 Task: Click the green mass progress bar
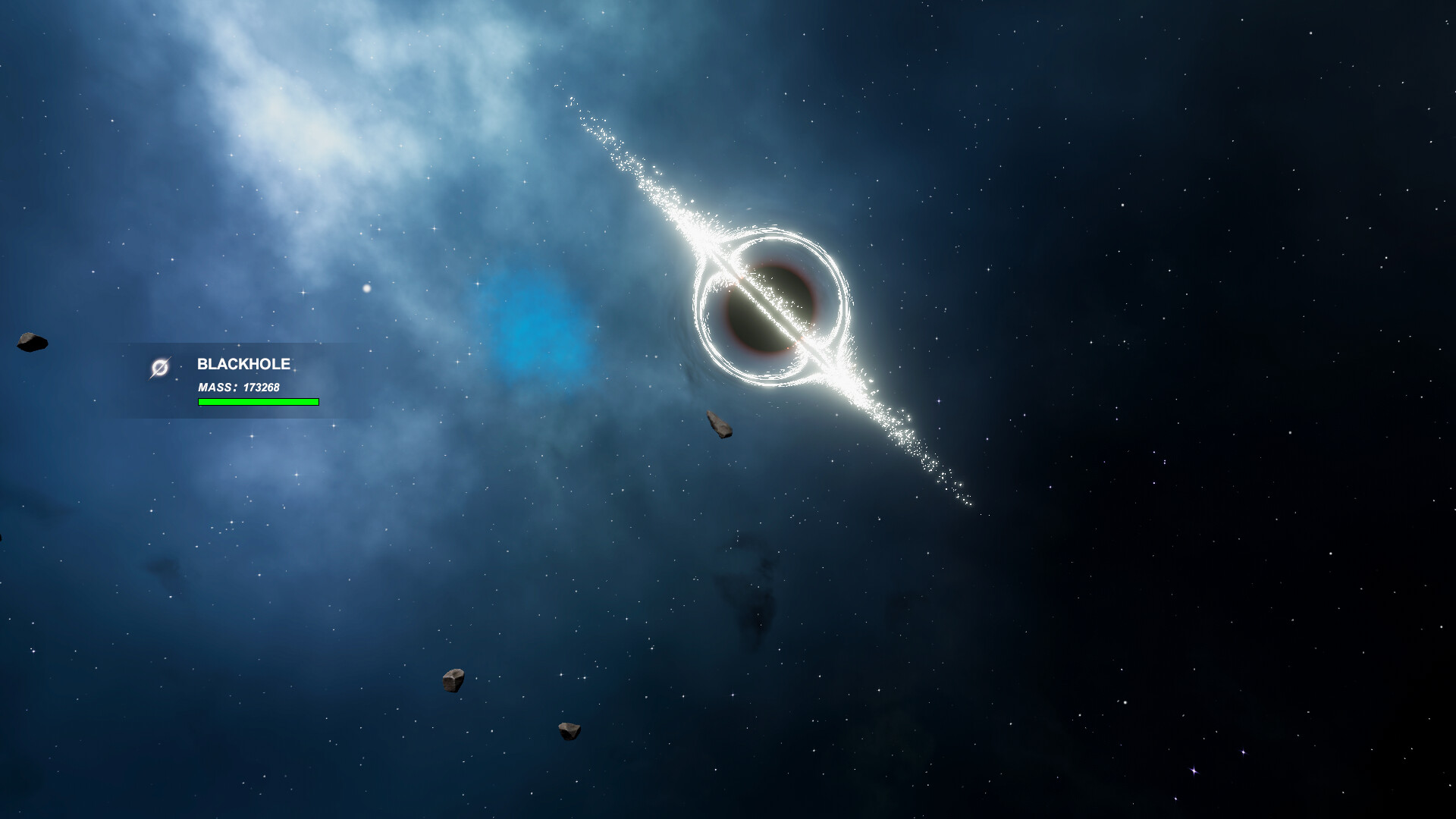(x=258, y=401)
